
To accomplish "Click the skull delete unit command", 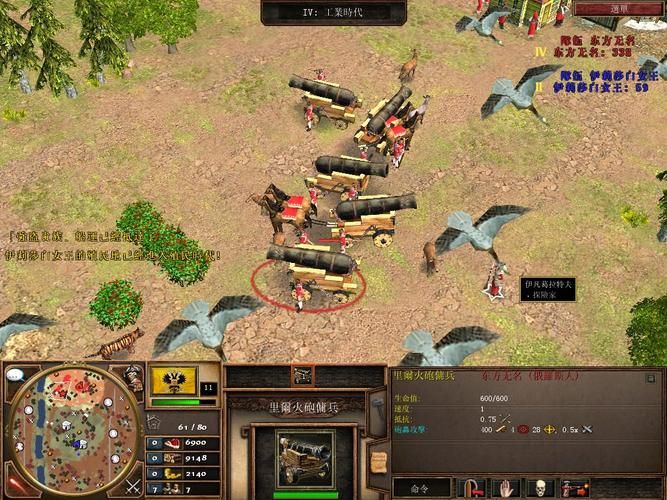I will coord(540,488).
